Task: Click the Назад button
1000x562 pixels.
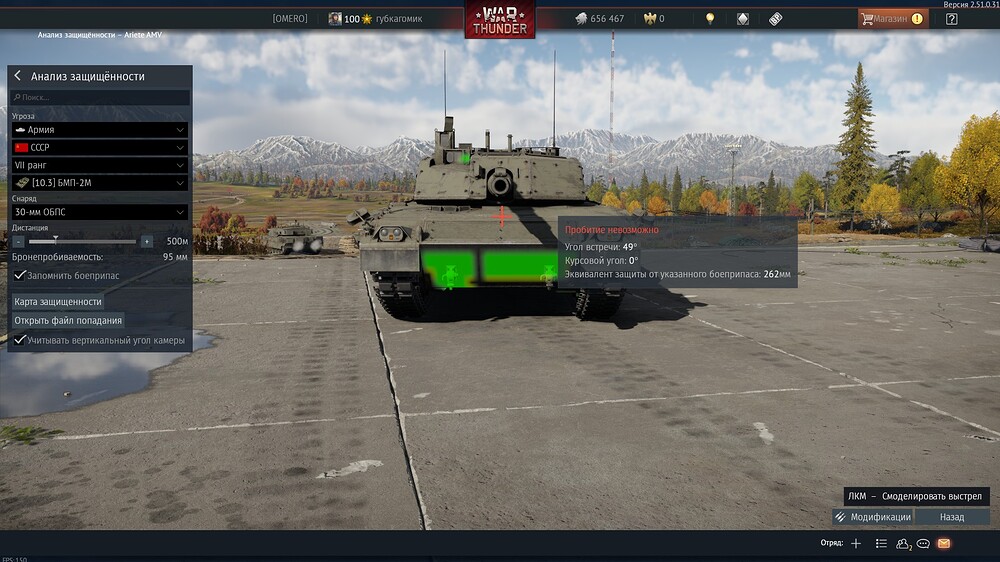Action: (952, 517)
